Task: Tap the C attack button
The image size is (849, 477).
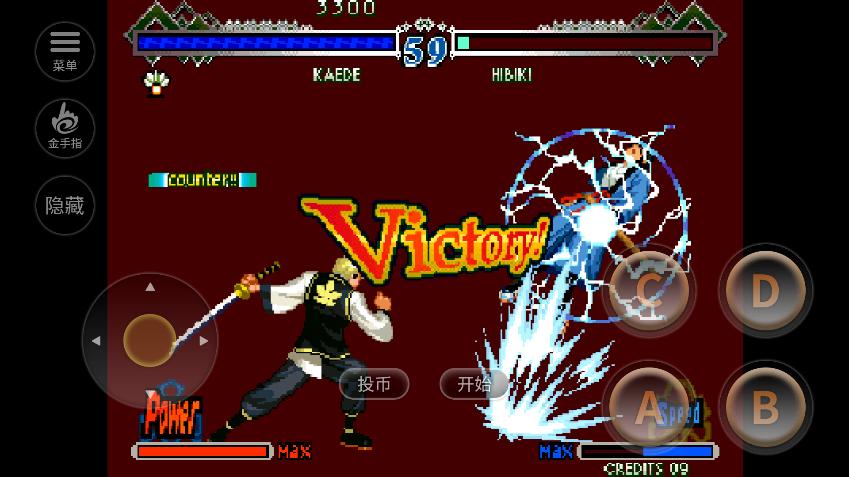Action: click(649, 292)
